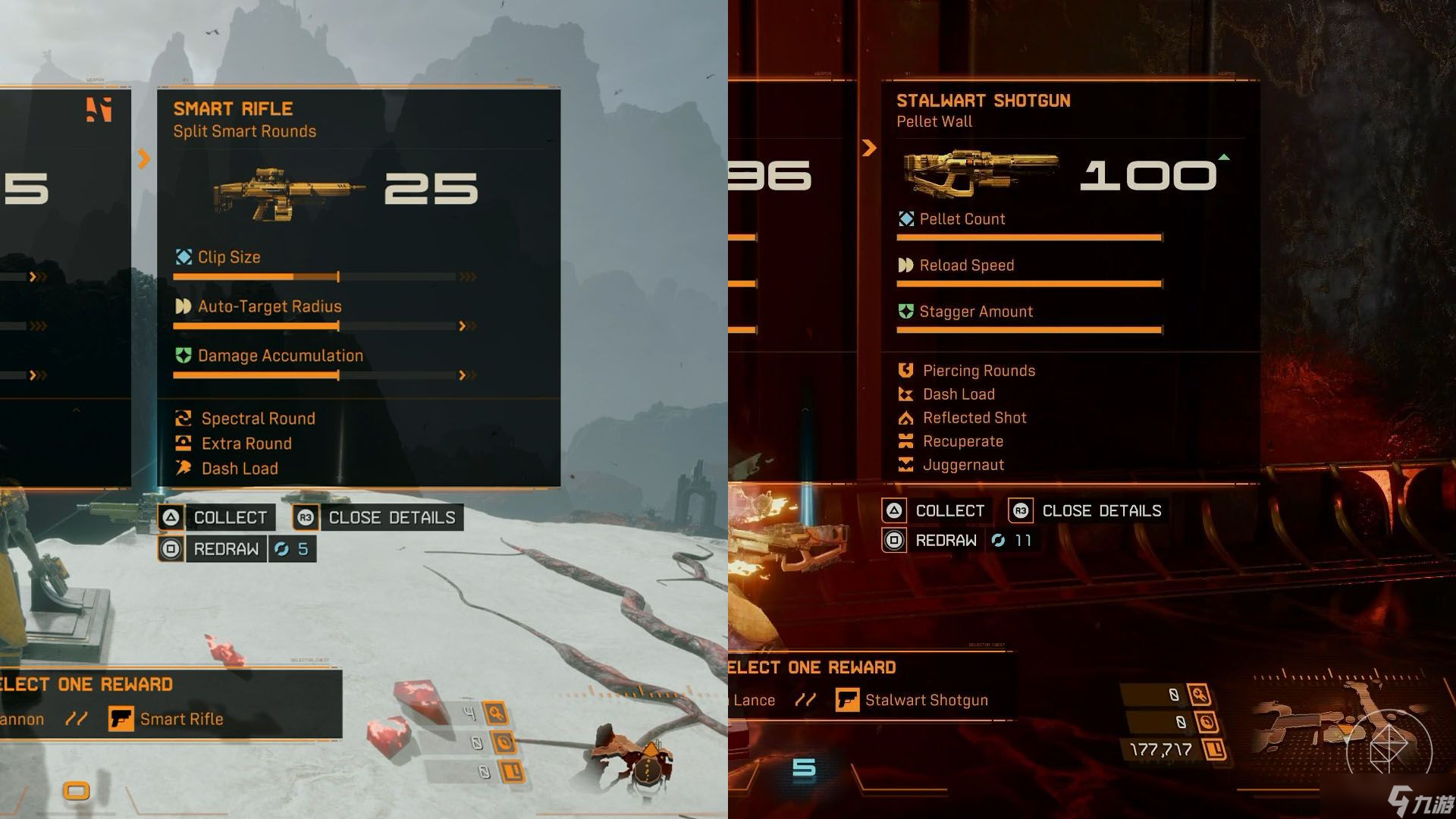Choose the Smart Rifle reward option
Screen dimensions: 1456x819
pos(167,719)
